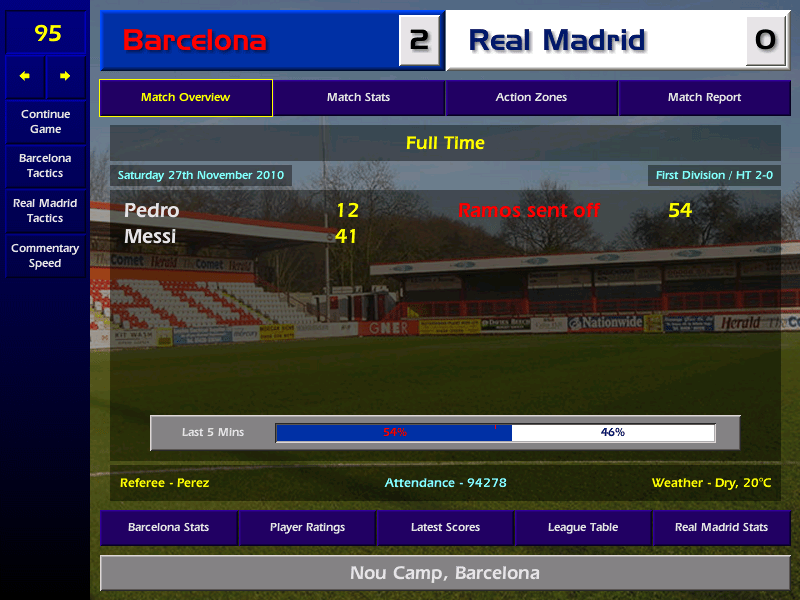Open Player Ratings

coord(307,527)
